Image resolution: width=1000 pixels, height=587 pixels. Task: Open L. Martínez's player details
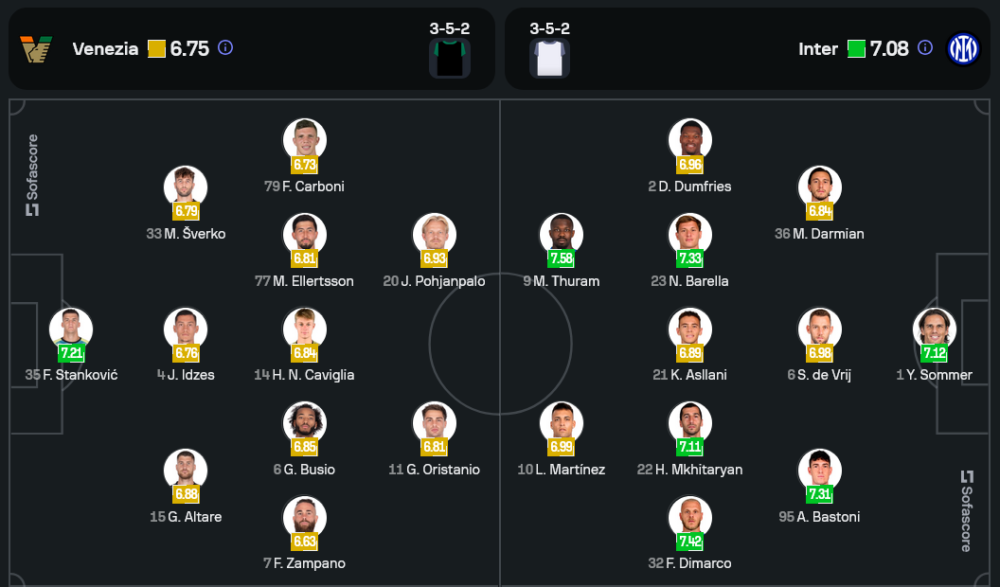[x=561, y=424]
